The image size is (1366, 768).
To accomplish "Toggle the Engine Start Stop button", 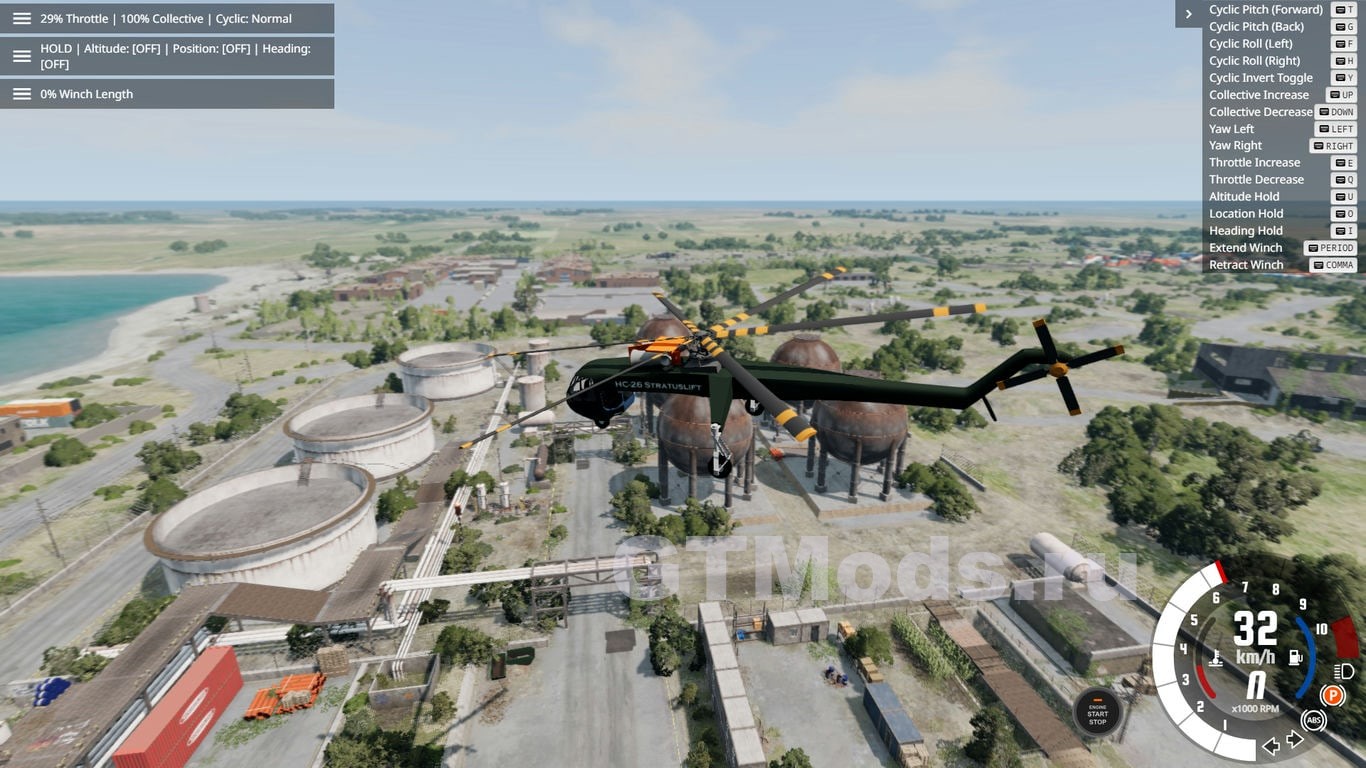I will click(1097, 713).
